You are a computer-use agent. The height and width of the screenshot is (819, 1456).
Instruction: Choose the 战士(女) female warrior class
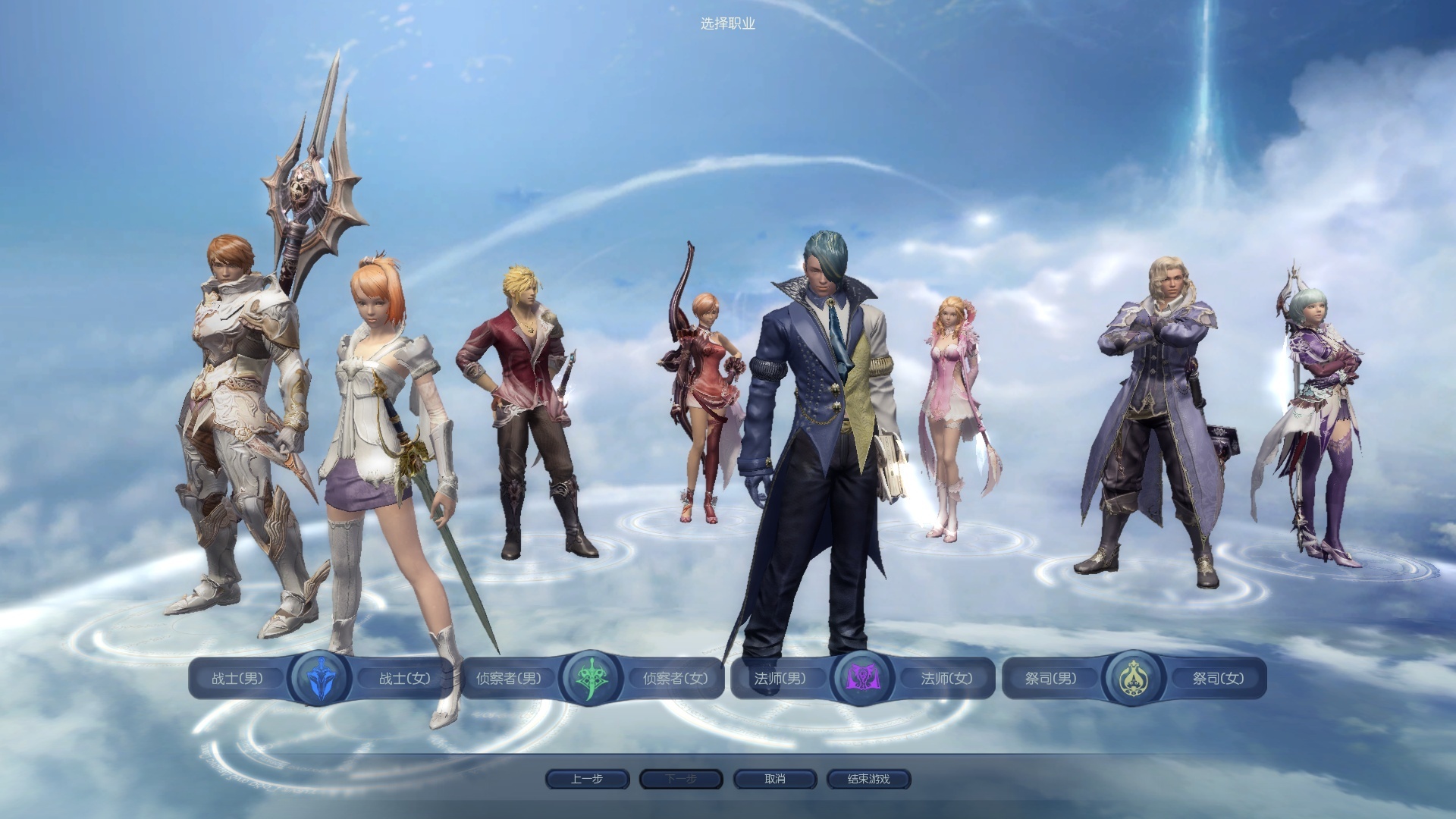click(x=404, y=679)
